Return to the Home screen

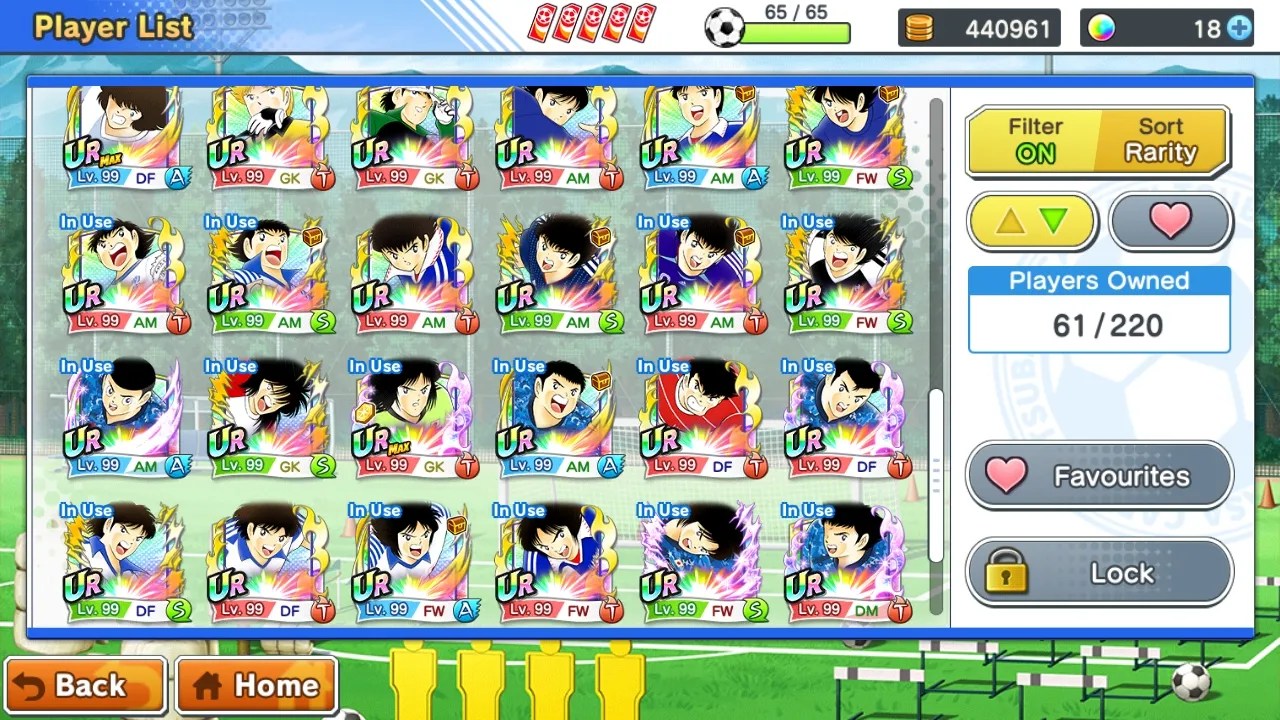point(257,686)
